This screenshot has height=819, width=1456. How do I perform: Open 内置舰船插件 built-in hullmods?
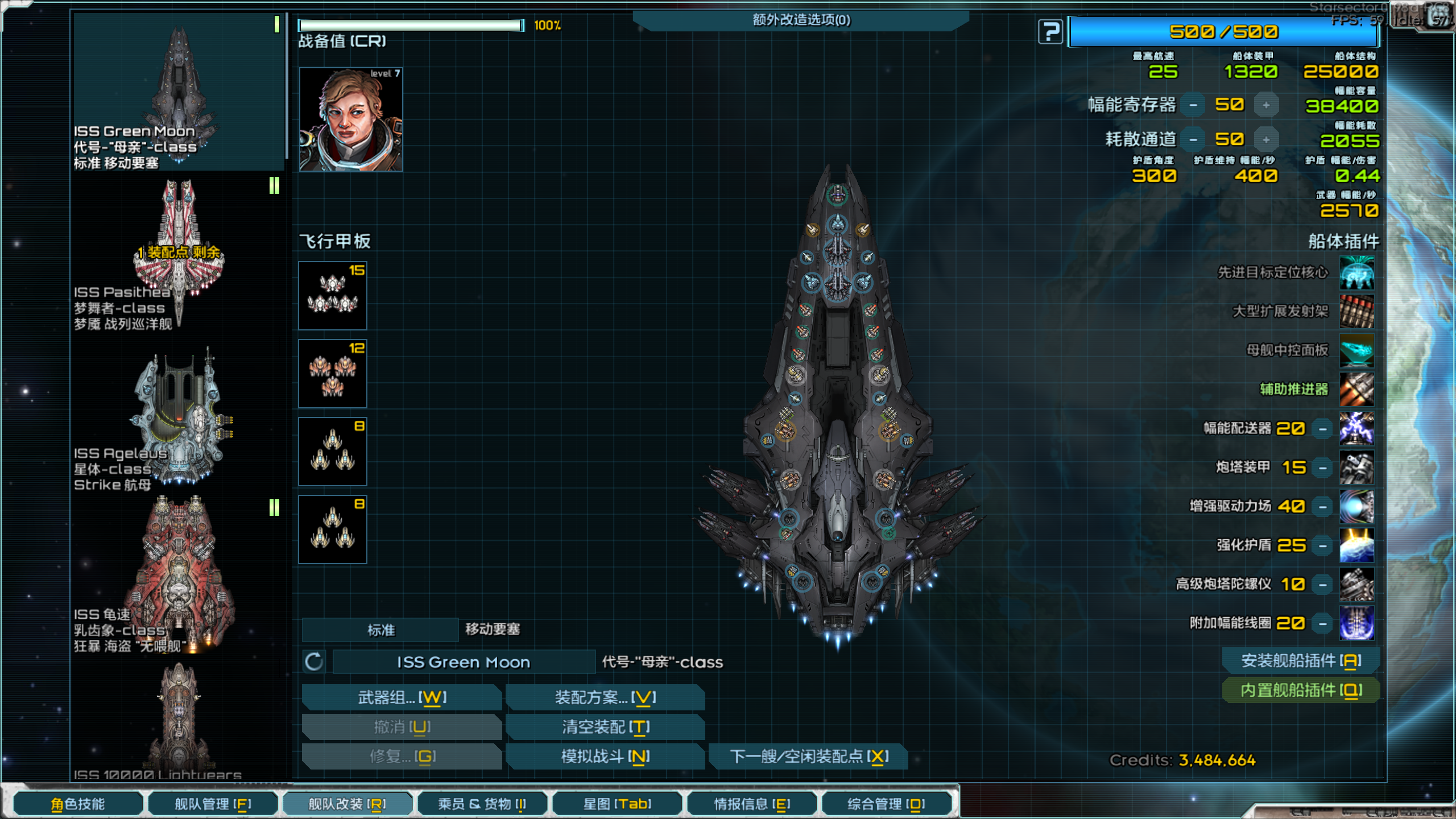[1301, 690]
